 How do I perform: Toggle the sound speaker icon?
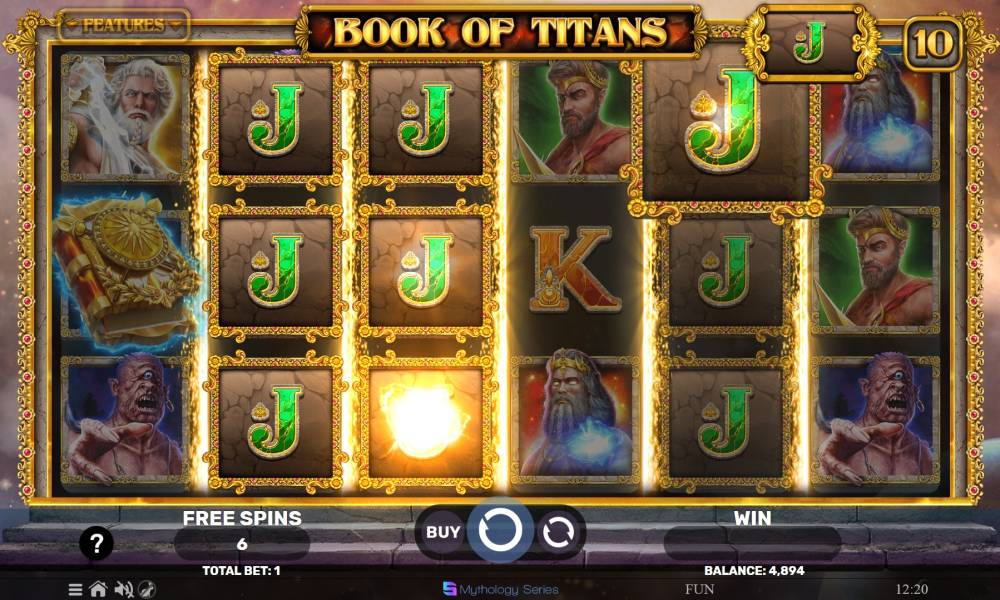click(124, 589)
